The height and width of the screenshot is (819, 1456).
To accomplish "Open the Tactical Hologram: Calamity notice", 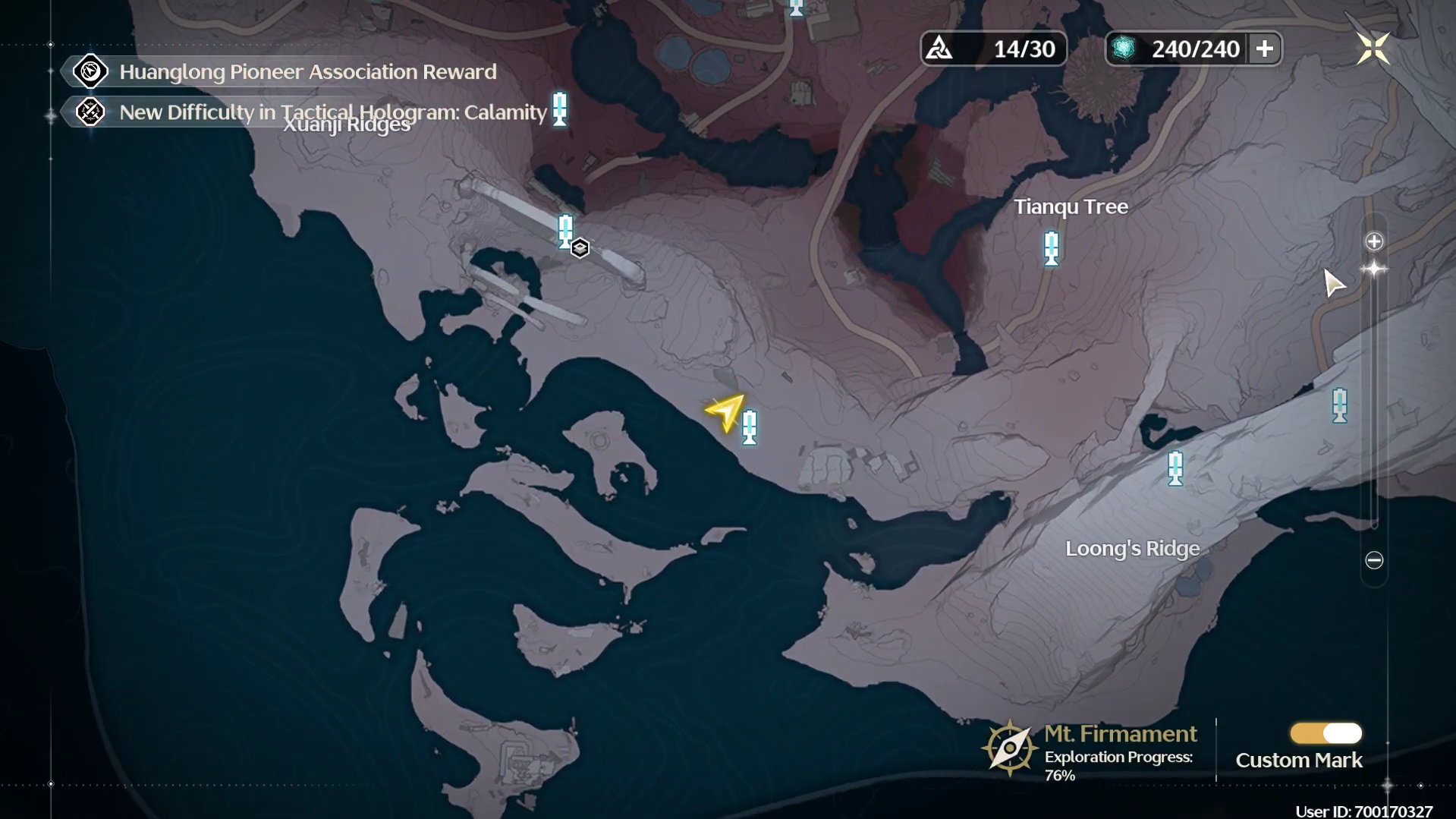I will (x=332, y=112).
